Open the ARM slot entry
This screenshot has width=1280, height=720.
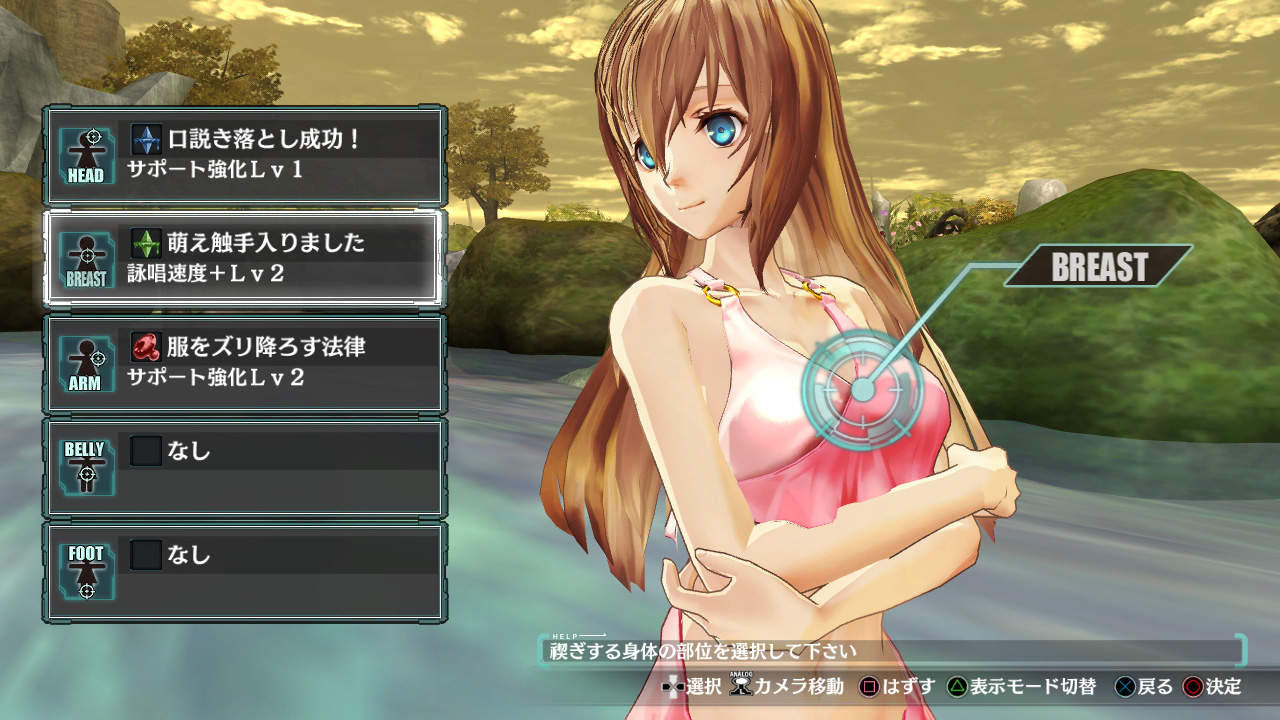tap(244, 362)
